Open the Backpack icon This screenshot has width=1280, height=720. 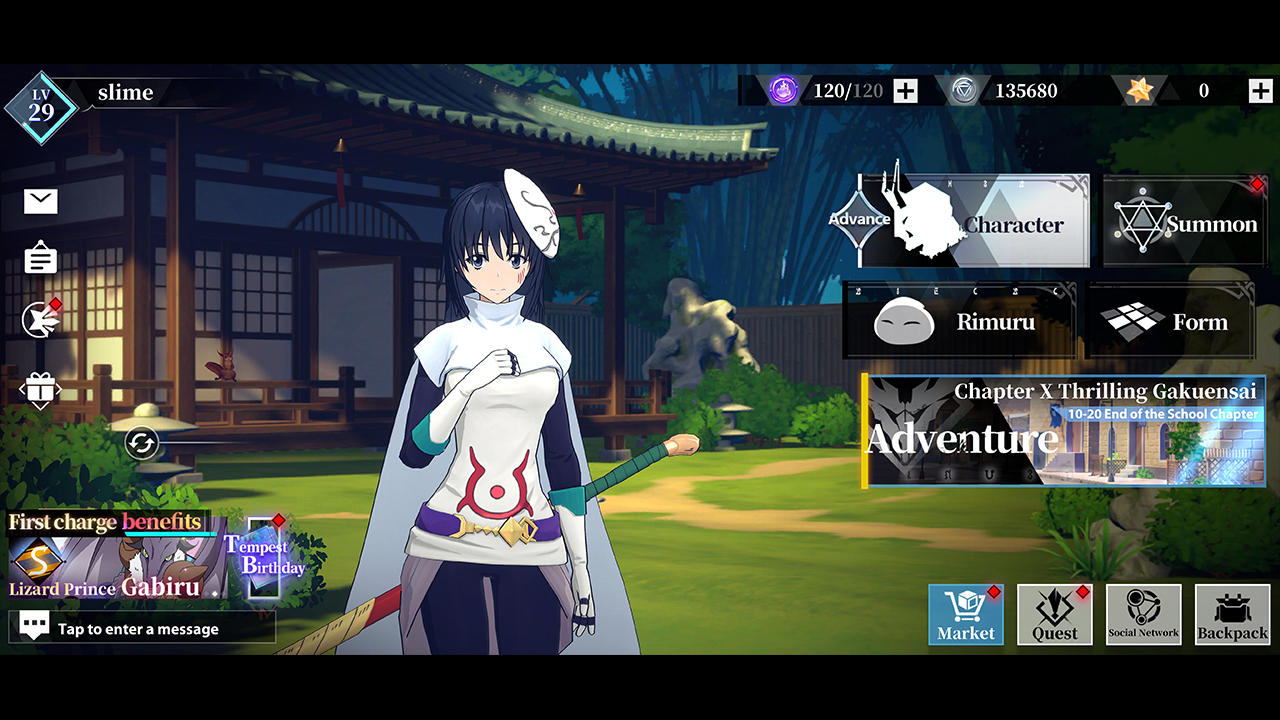pos(1231,614)
